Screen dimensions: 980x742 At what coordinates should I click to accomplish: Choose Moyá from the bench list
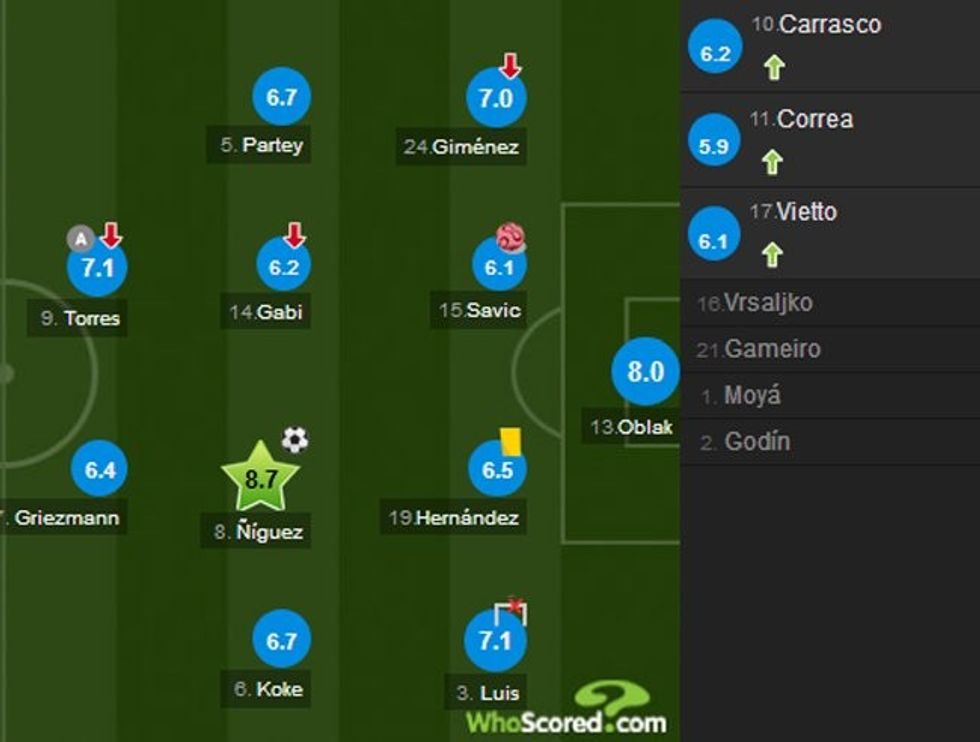pyautogui.click(x=752, y=396)
